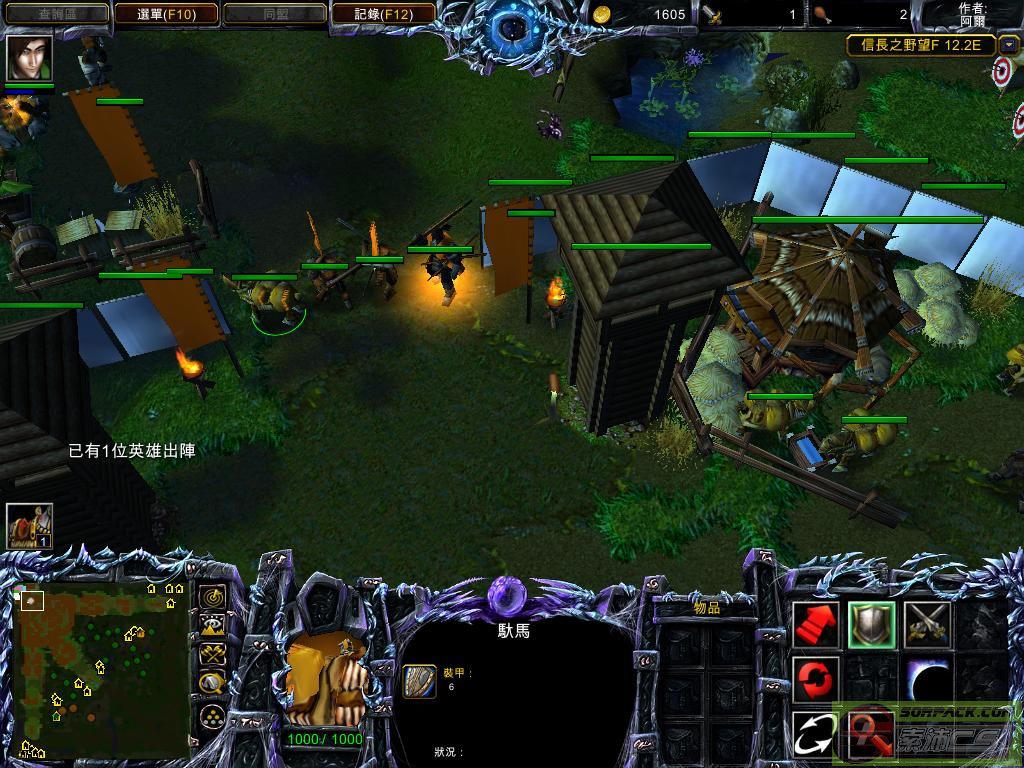Expand the 信長之野望F 12.2E board dropdown arrow
1024x768 pixels.
[1009, 45]
